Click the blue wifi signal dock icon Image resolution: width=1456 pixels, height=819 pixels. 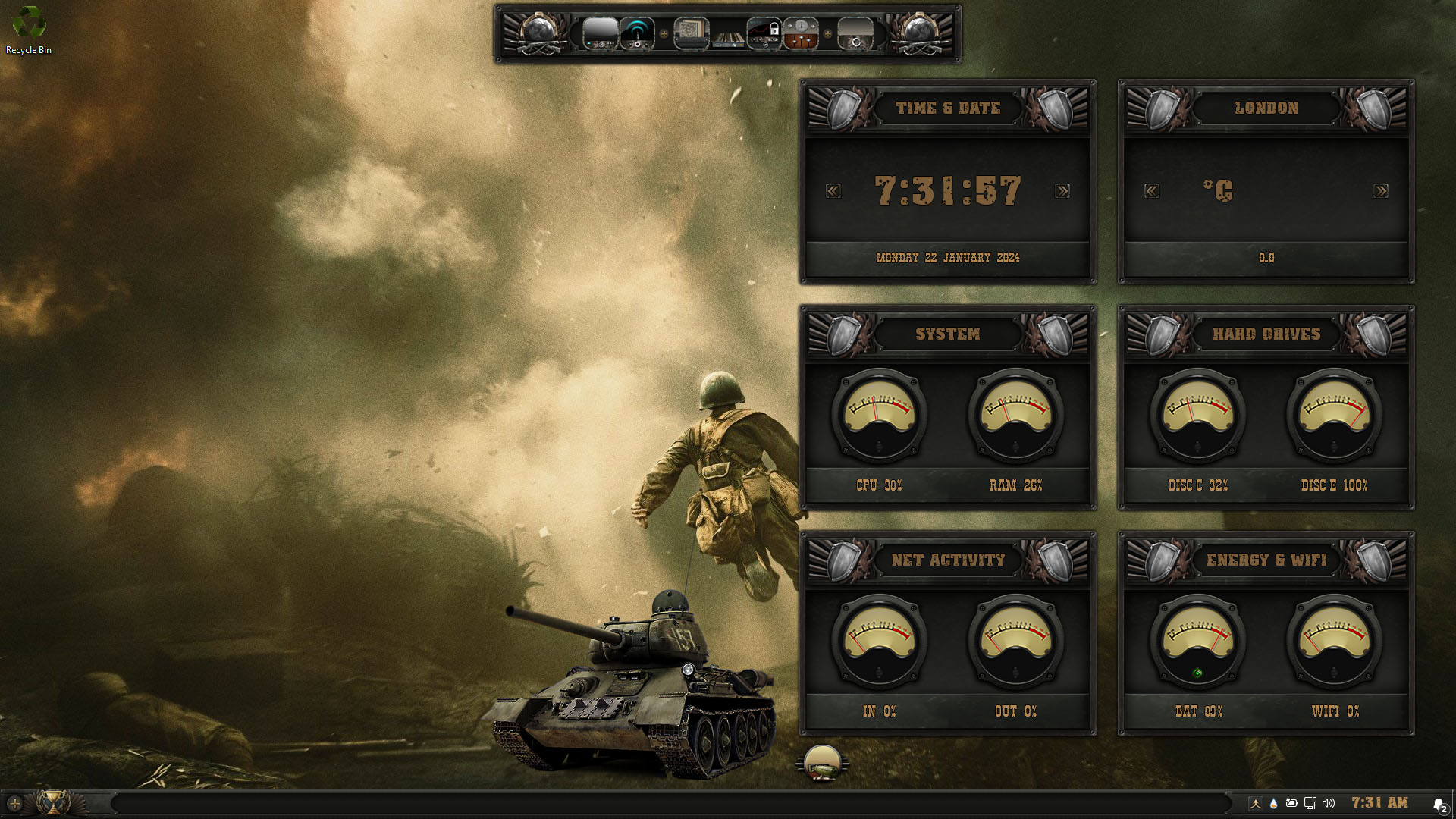click(637, 34)
